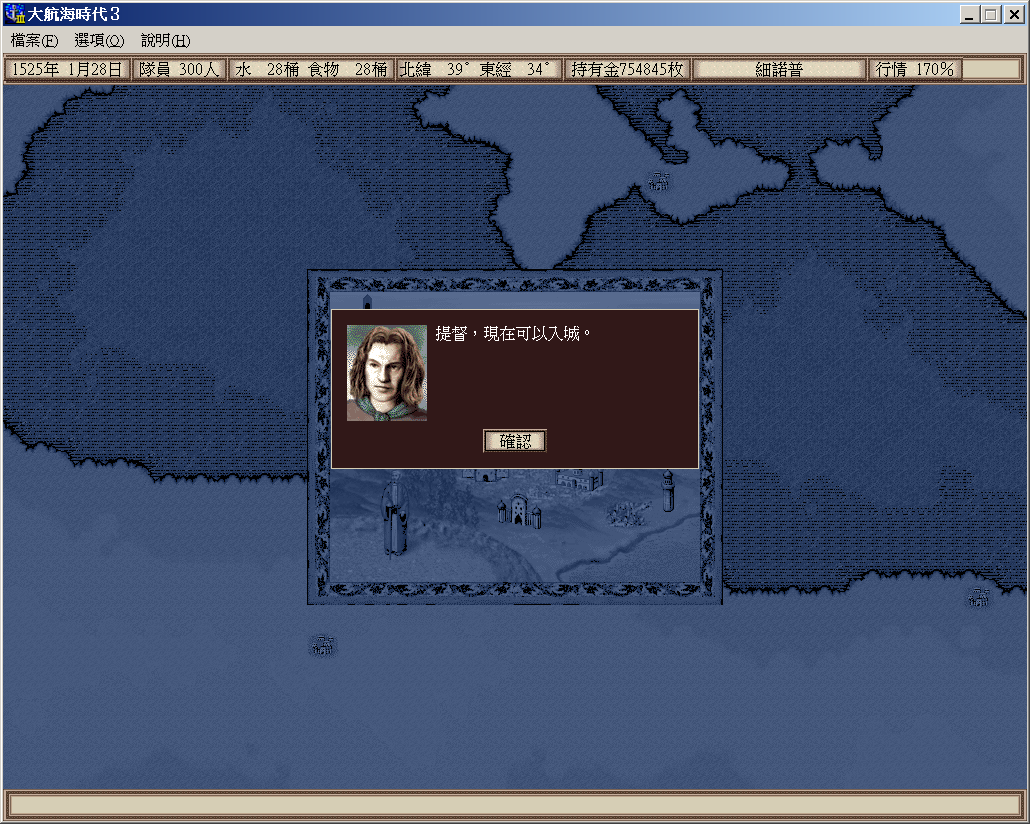The width and height of the screenshot is (1030, 824).
Task: Close the game window
Action: click(1012, 15)
